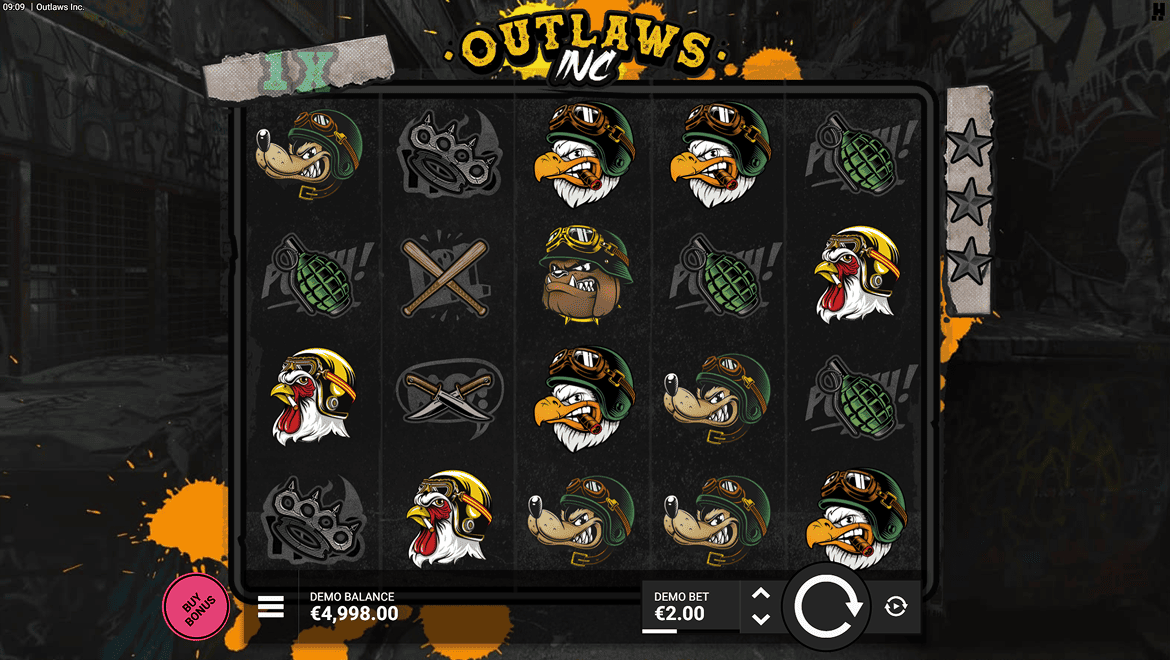Viewport: 1170px width, 660px height.
Task: Activate the autoplay button
Action: pyautogui.click(x=896, y=606)
